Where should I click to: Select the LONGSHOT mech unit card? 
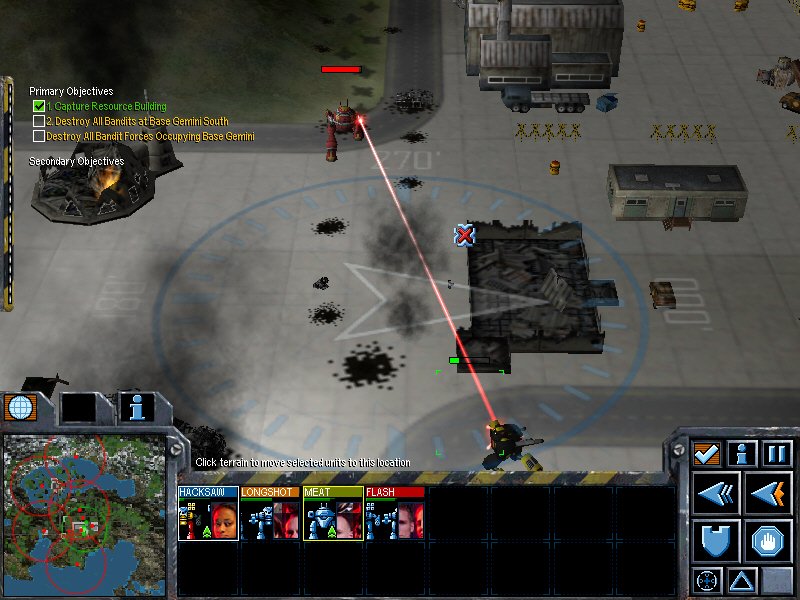click(270, 514)
